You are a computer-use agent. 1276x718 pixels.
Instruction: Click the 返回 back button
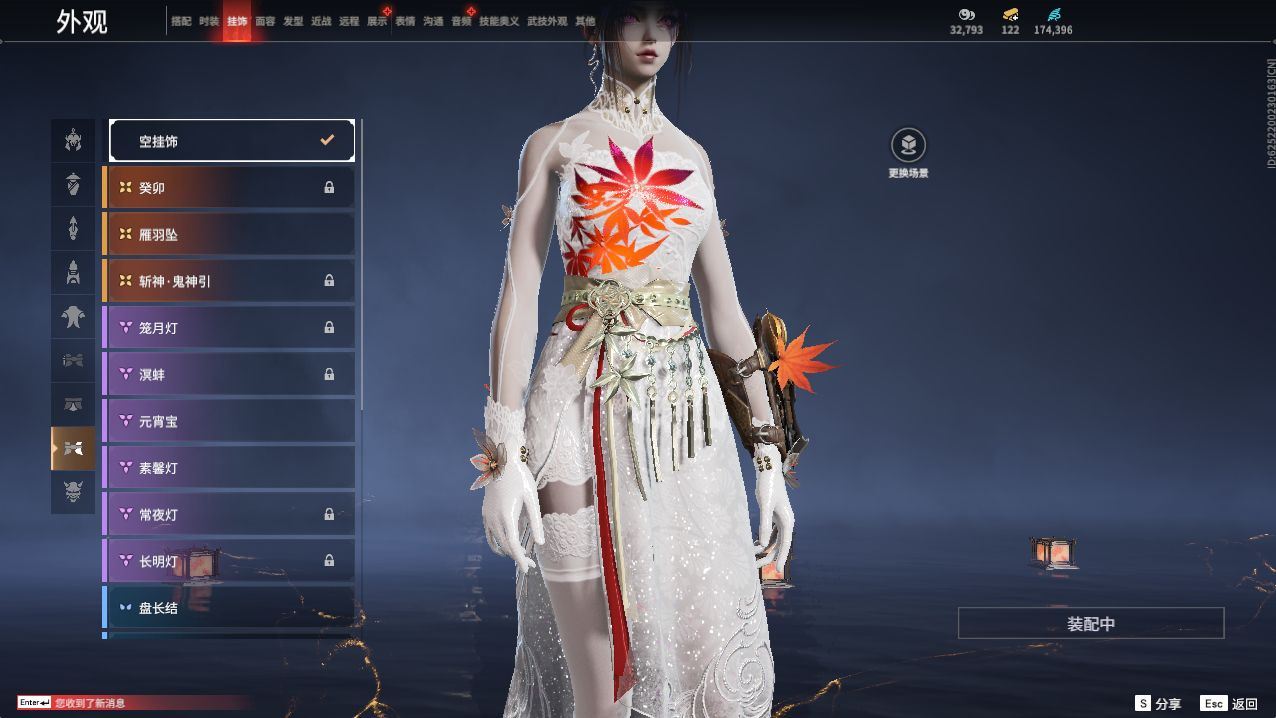pos(1230,704)
